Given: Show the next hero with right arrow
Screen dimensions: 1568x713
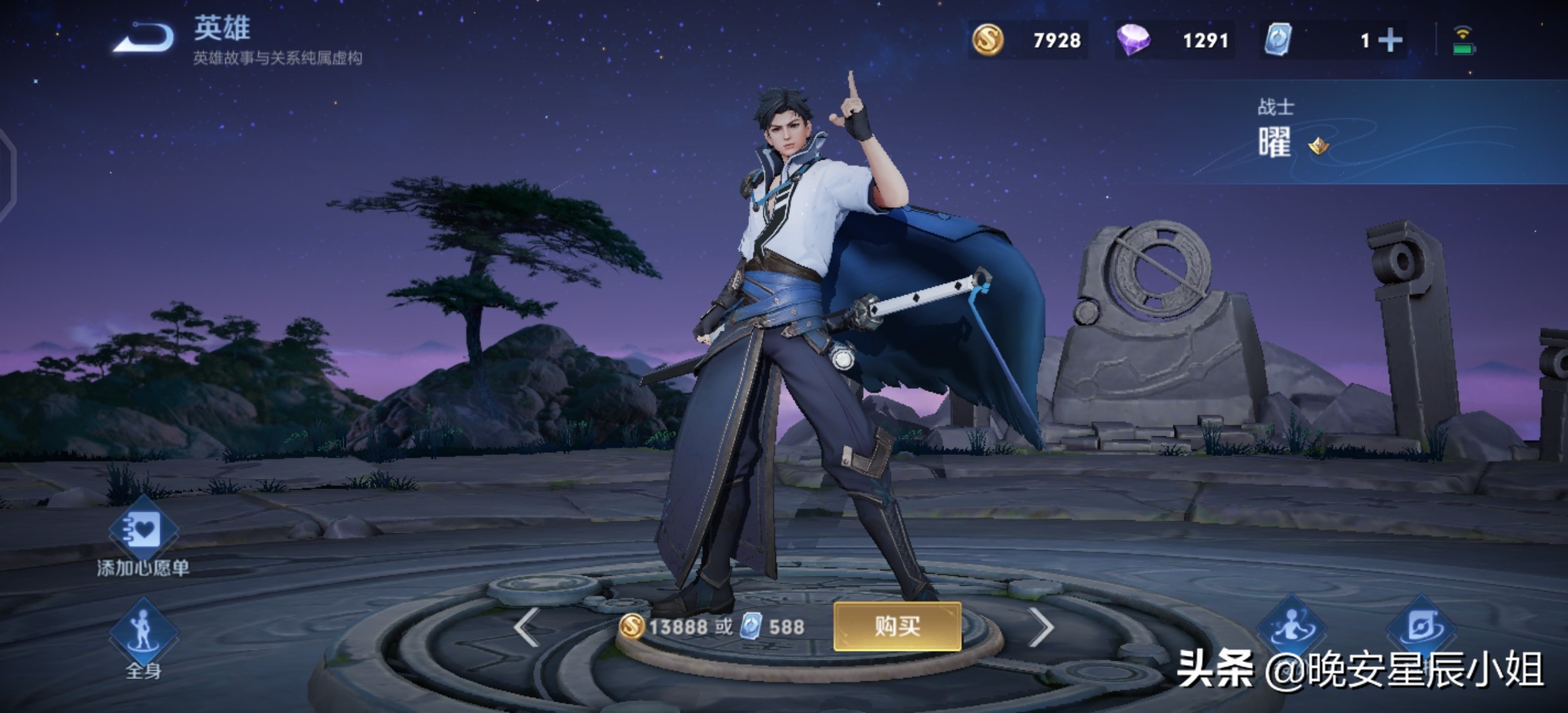Looking at the screenshot, I should pos(1041,627).
